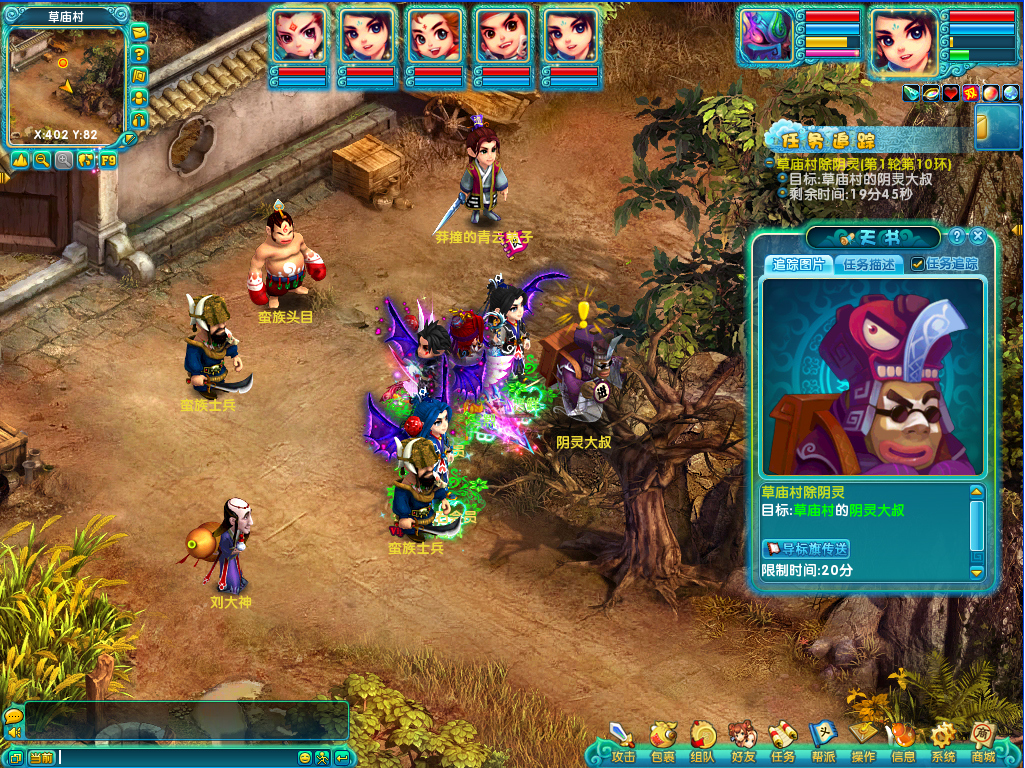Zoom out the minimap with the minus magnifier

(x=42, y=159)
